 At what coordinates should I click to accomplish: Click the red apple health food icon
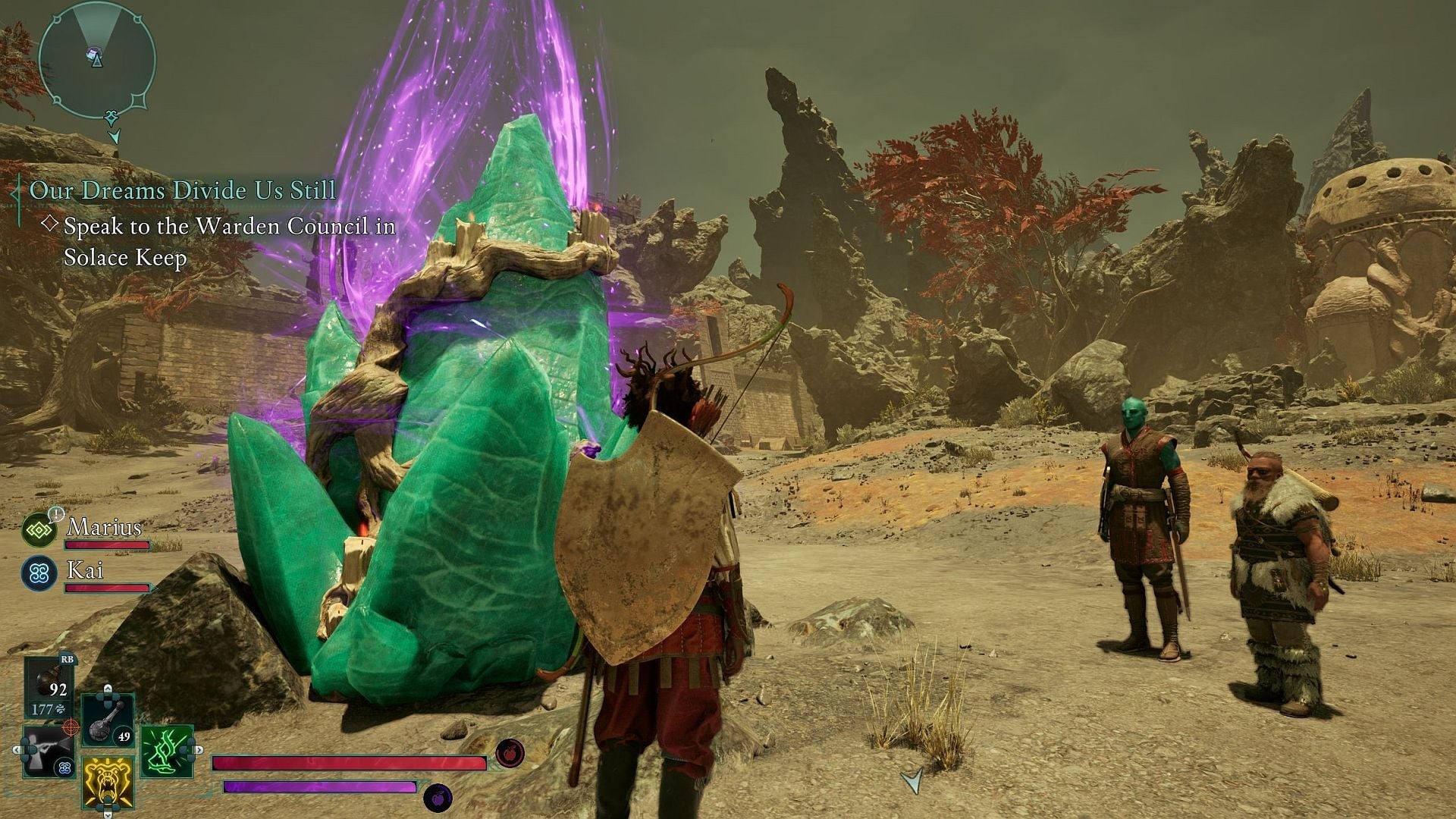509,753
